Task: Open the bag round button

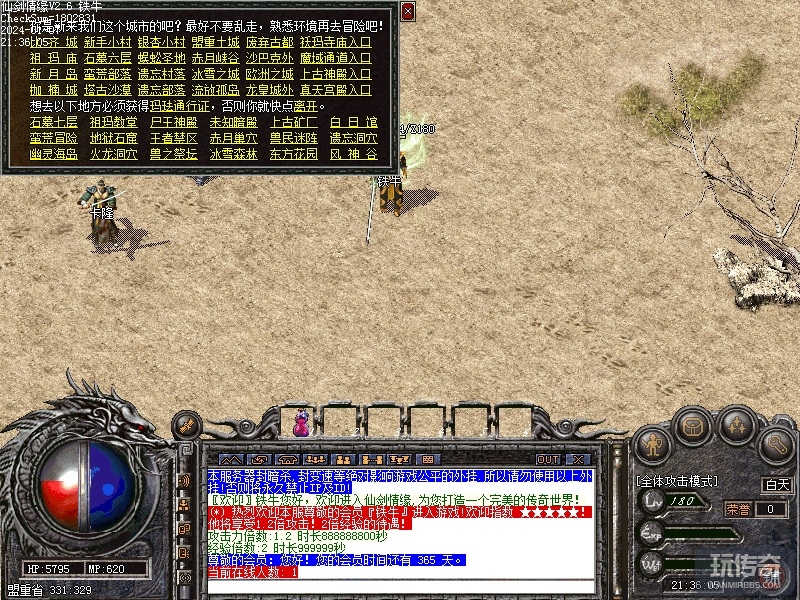Action: click(x=695, y=427)
